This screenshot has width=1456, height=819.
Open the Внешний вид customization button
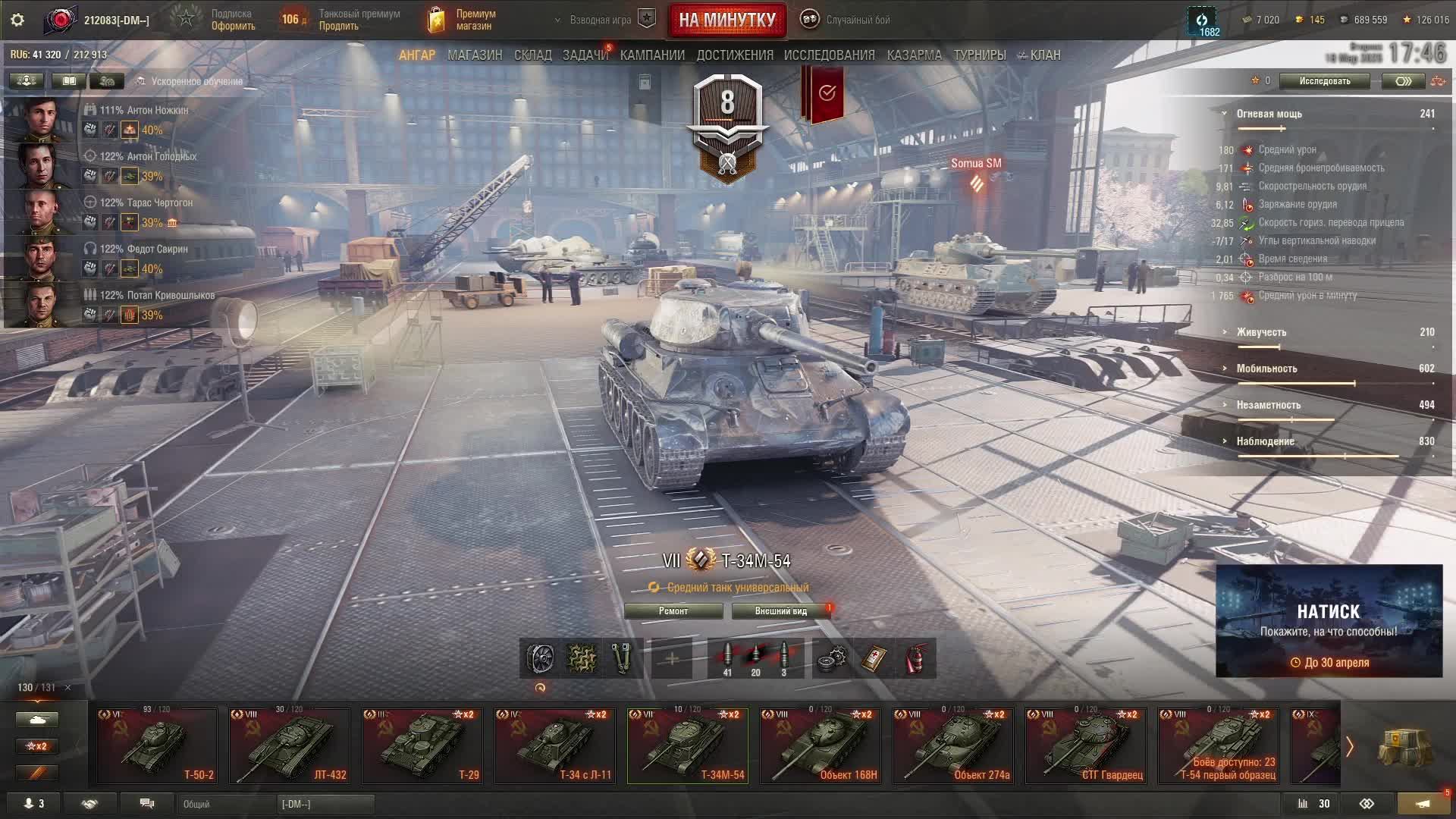coord(780,611)
